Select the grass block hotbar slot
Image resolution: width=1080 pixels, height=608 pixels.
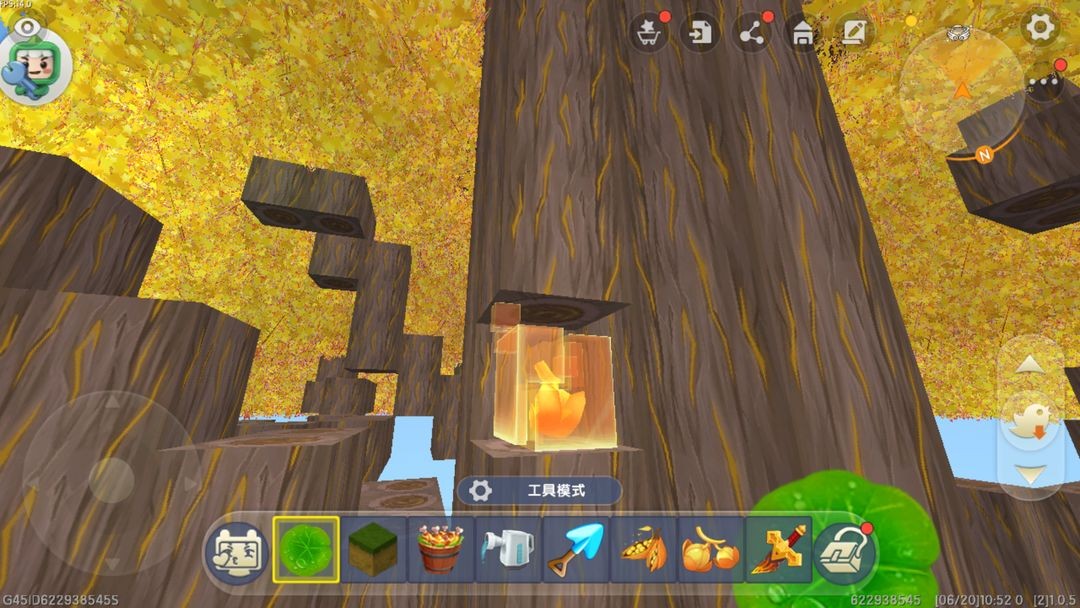374,550
